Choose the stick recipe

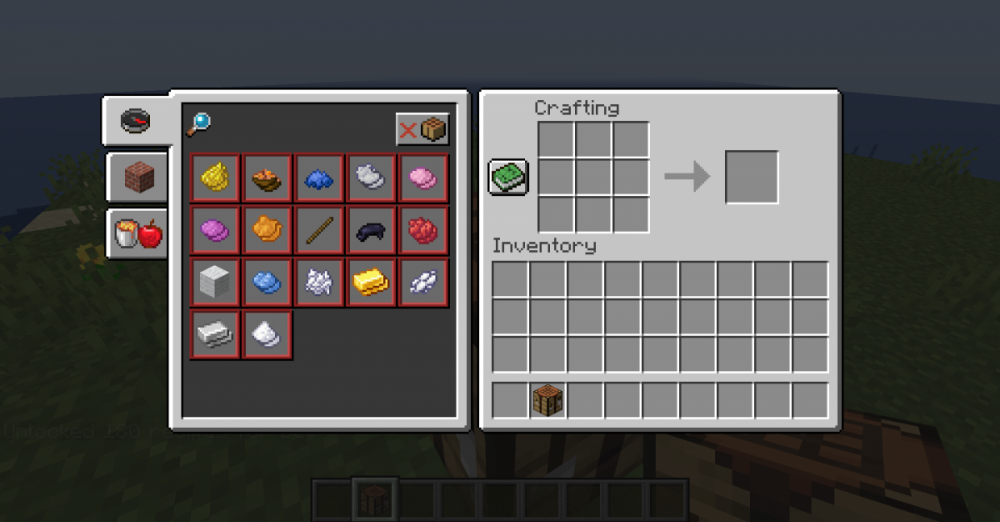click(x=319, y=231)
